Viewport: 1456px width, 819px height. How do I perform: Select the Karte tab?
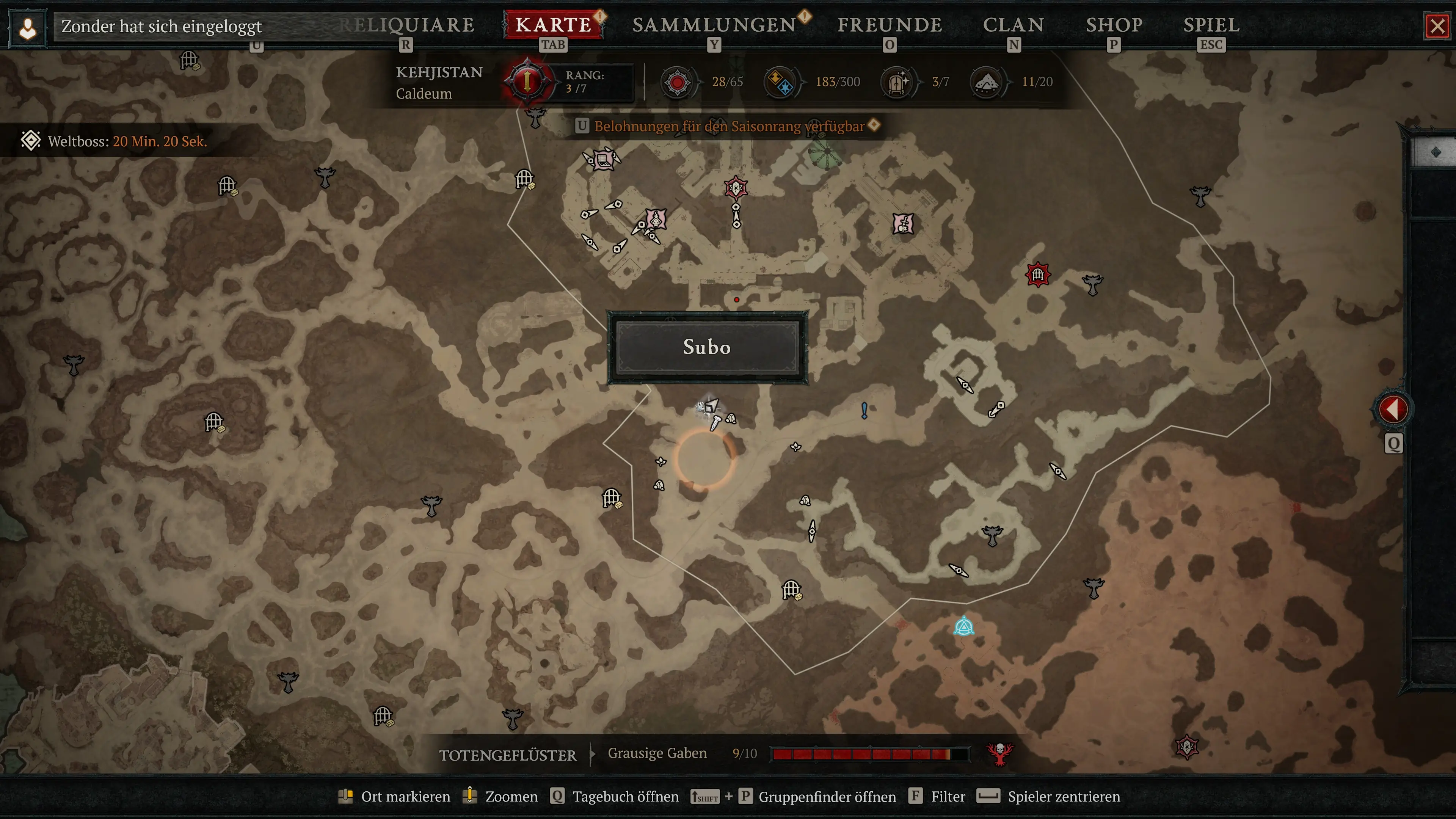click(x=553, y=25)
